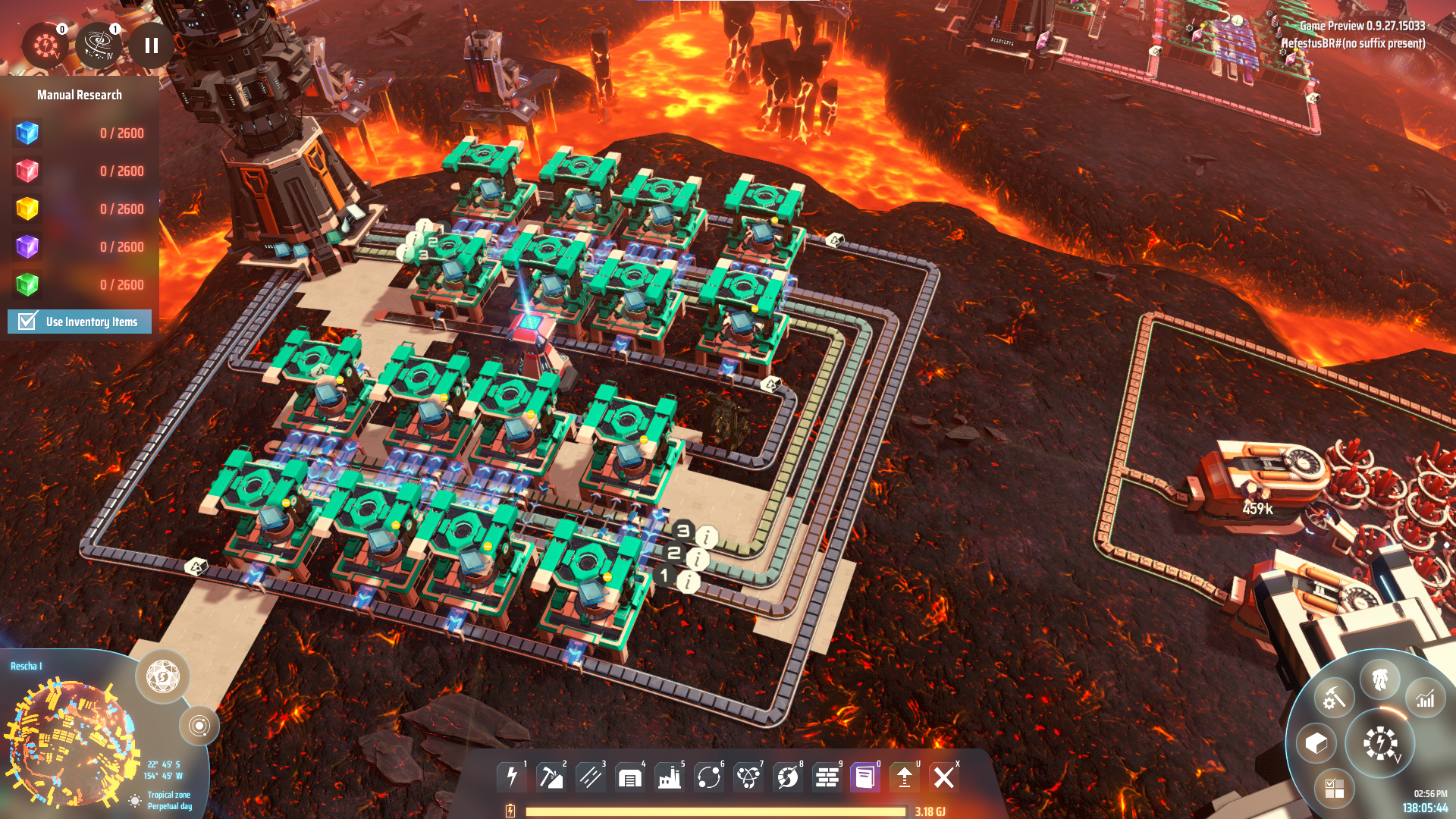Open the storage warehouse build category
Viewport: 1456px width, 819px height.
click(630, 777)
